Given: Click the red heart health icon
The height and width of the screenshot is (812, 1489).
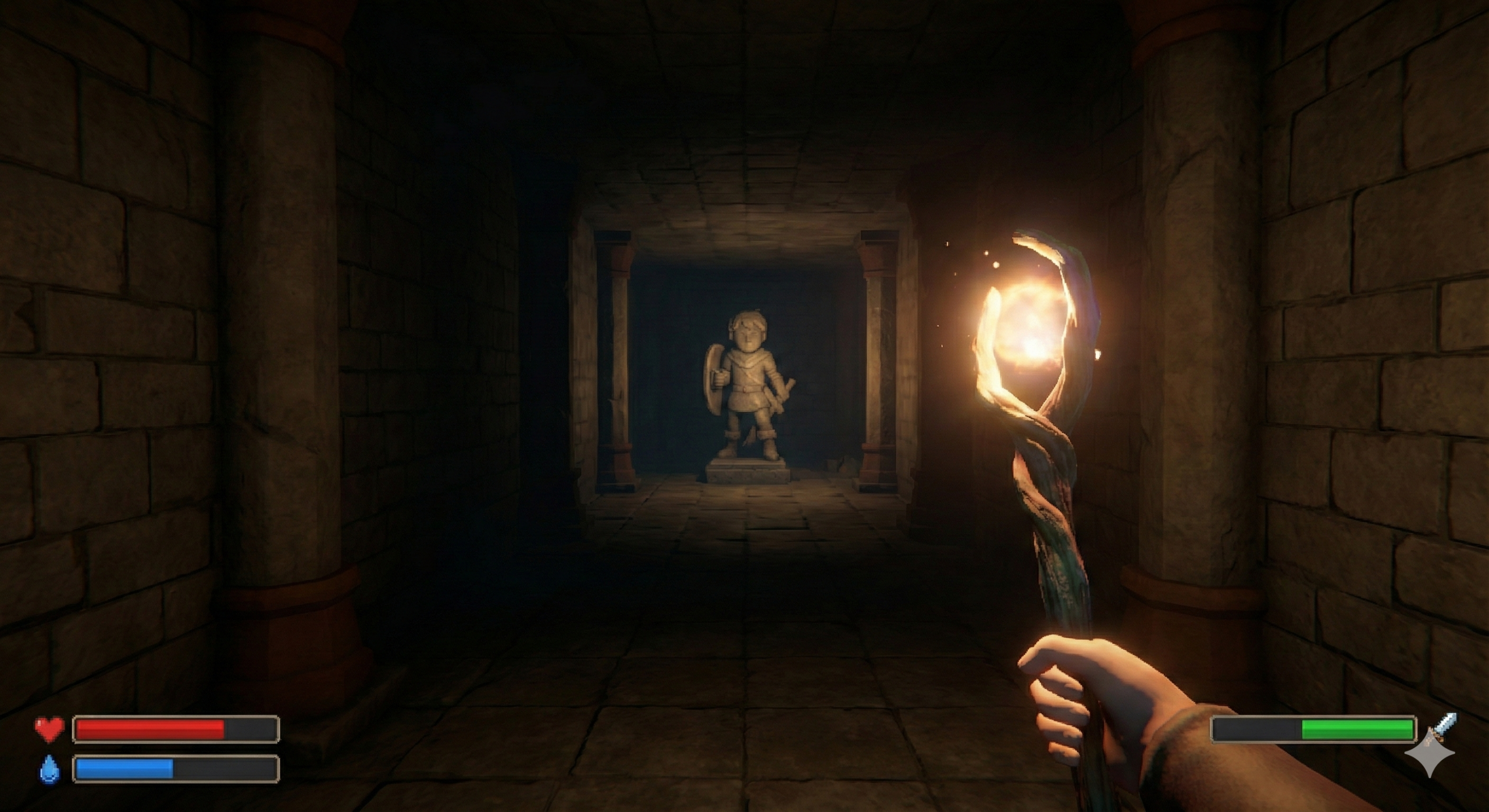Looking at the screenshot, I should coord(49,729).
